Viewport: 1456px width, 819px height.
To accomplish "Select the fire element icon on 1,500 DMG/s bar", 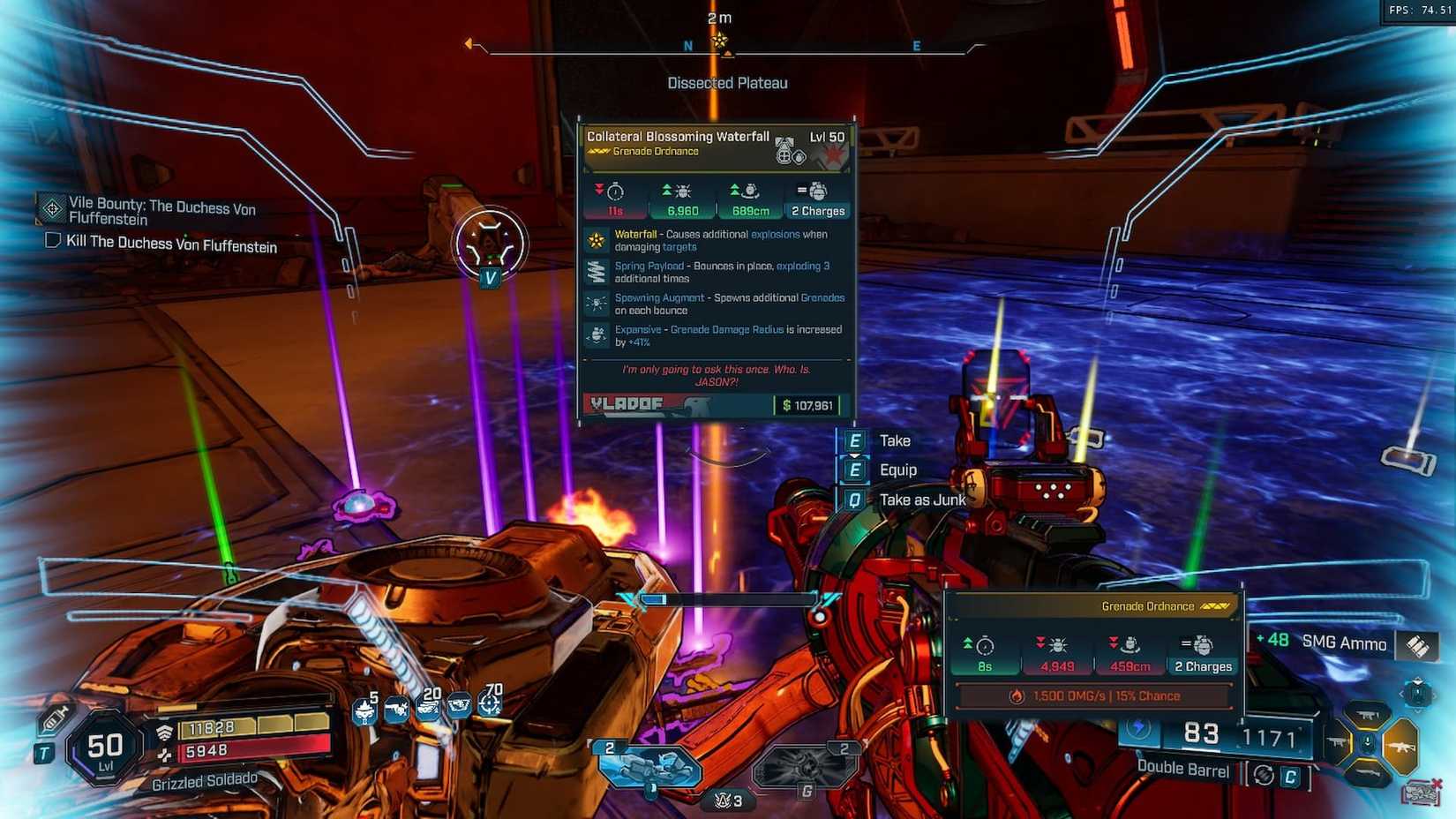I will 1017,695.
